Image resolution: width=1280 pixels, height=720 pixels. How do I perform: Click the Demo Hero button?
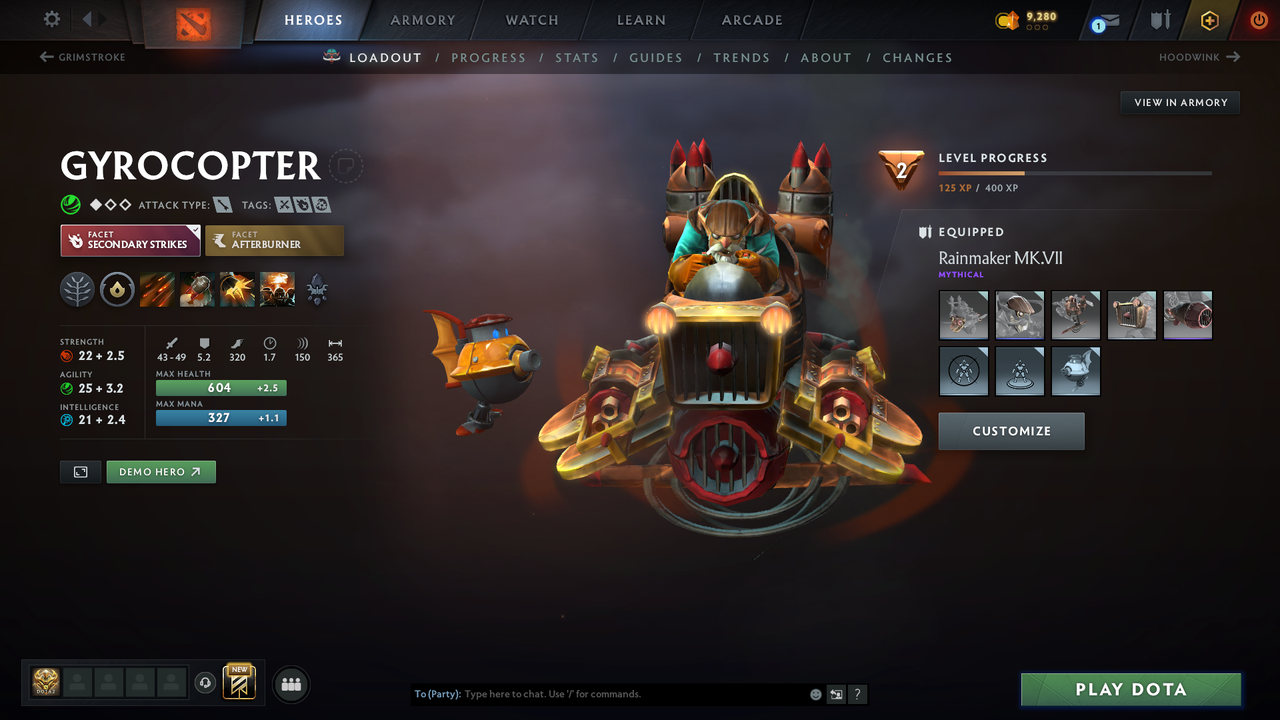(160, 471)
